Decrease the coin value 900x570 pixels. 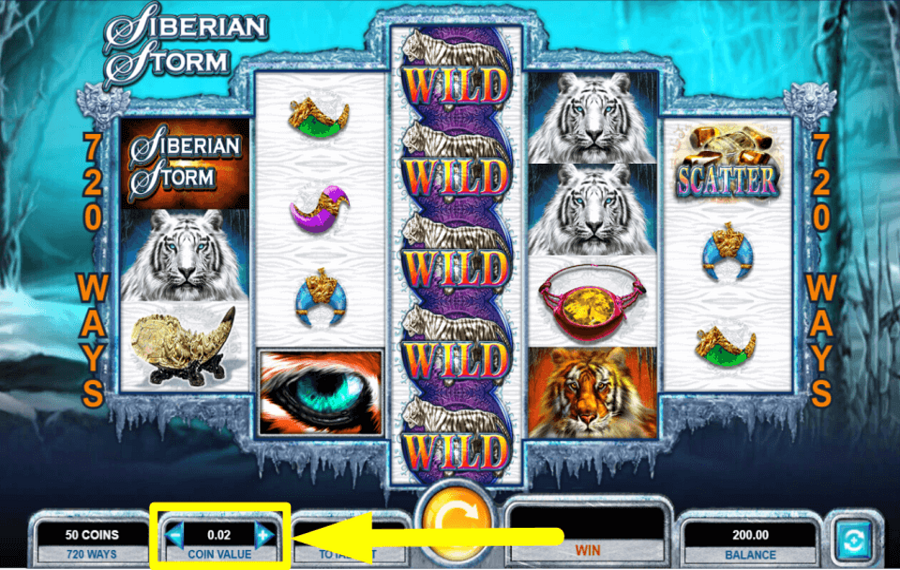[x=175, y=536]
